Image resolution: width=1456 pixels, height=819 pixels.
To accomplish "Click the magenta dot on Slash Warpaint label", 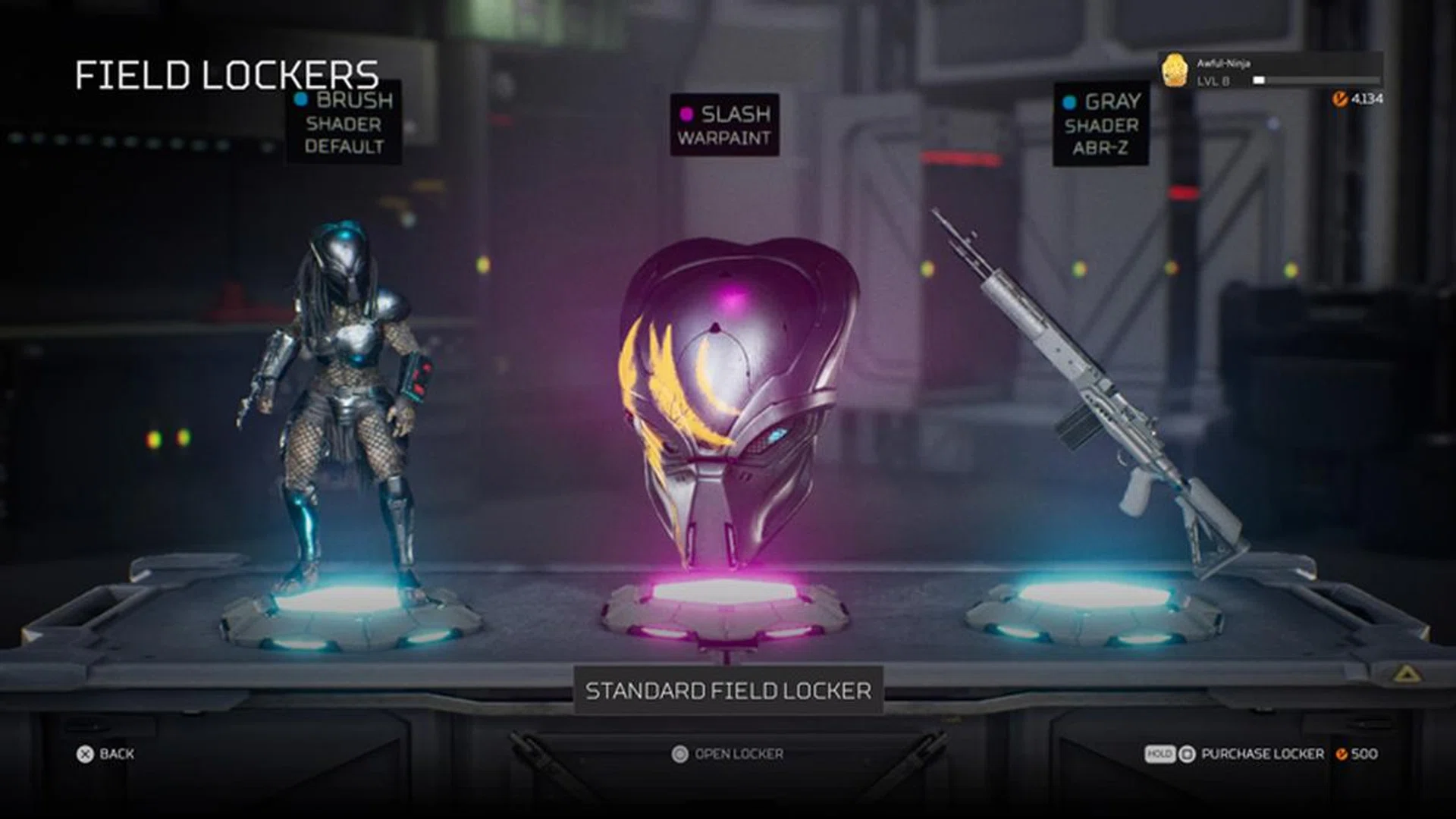I will click(x=687, y=115).
